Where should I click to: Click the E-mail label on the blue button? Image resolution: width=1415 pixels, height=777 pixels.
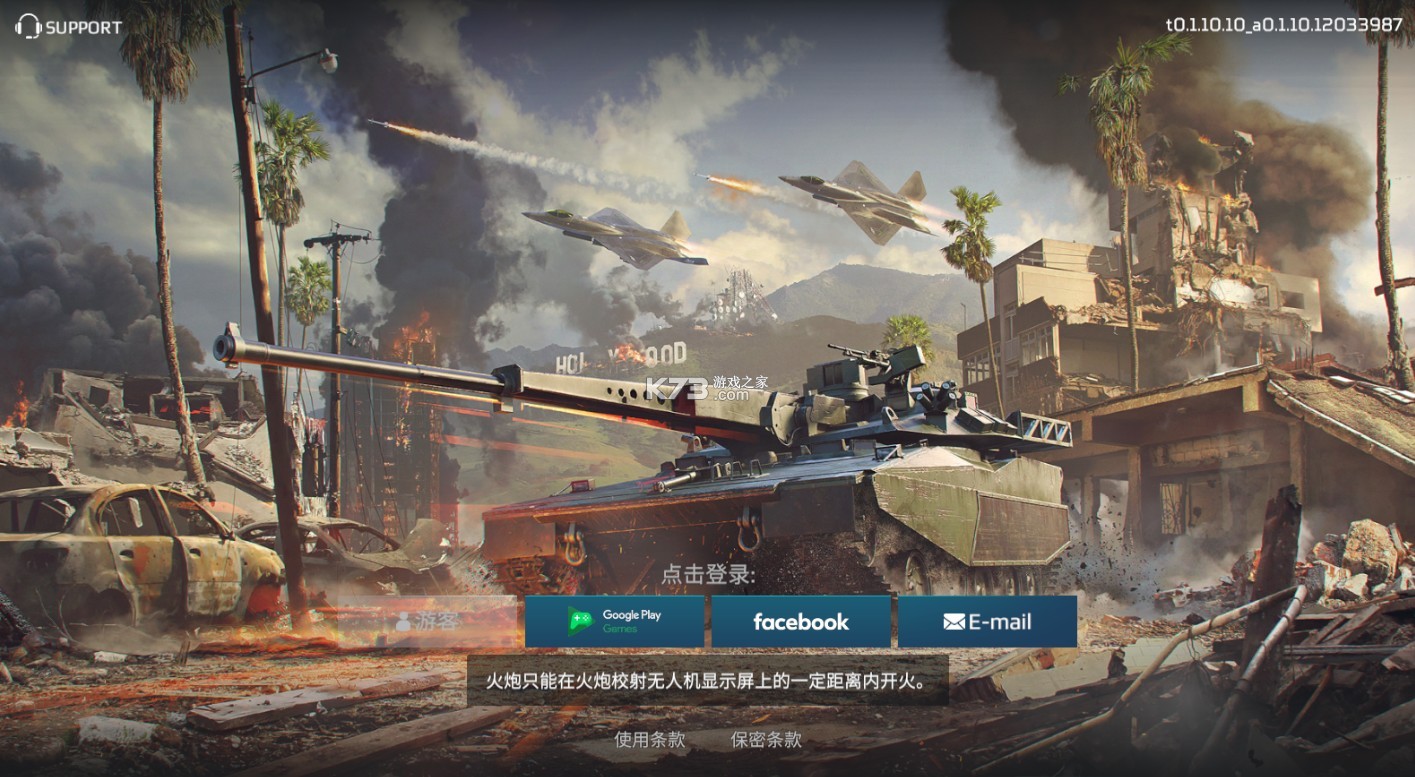point(1000,621)
